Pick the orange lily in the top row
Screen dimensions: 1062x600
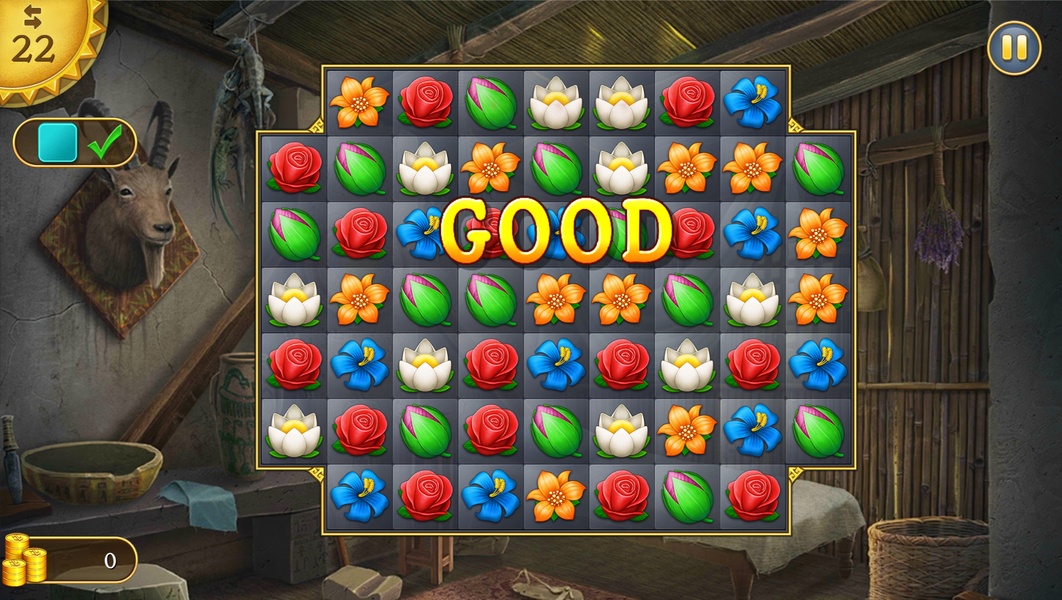click(x=359, y=102)
